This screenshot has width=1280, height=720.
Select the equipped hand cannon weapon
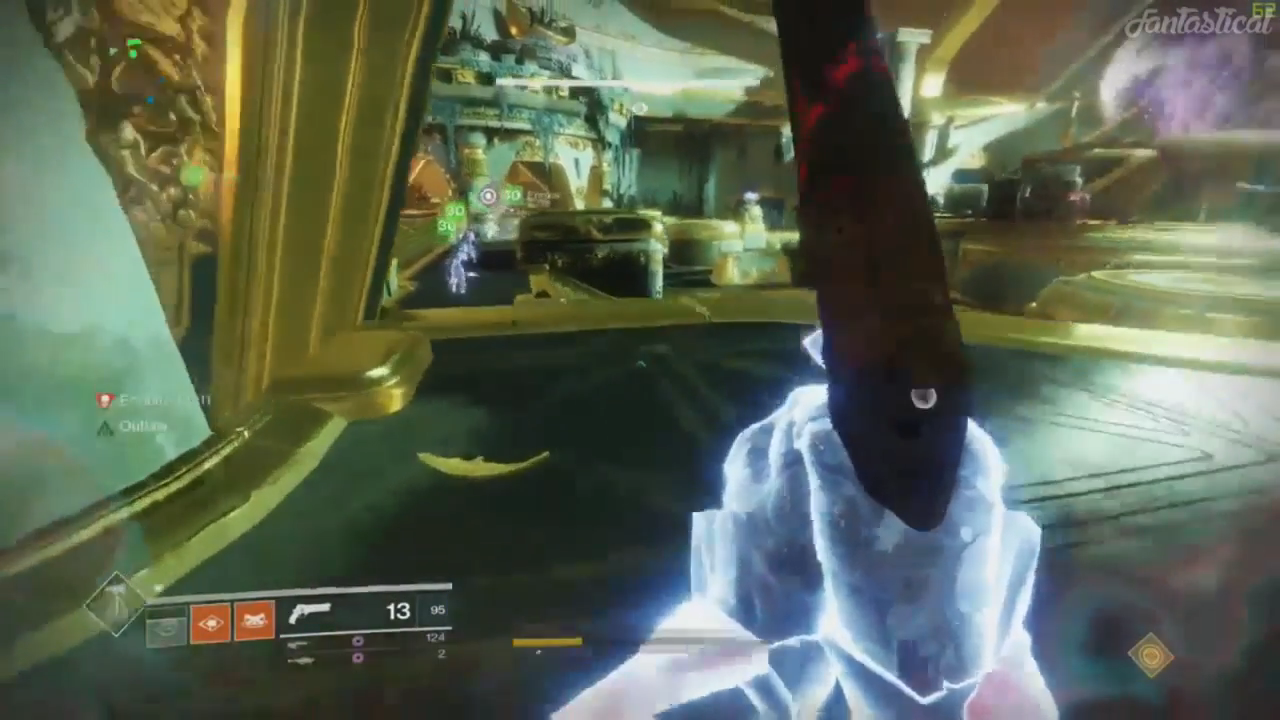pyautogui.click(x=309, y=613)
